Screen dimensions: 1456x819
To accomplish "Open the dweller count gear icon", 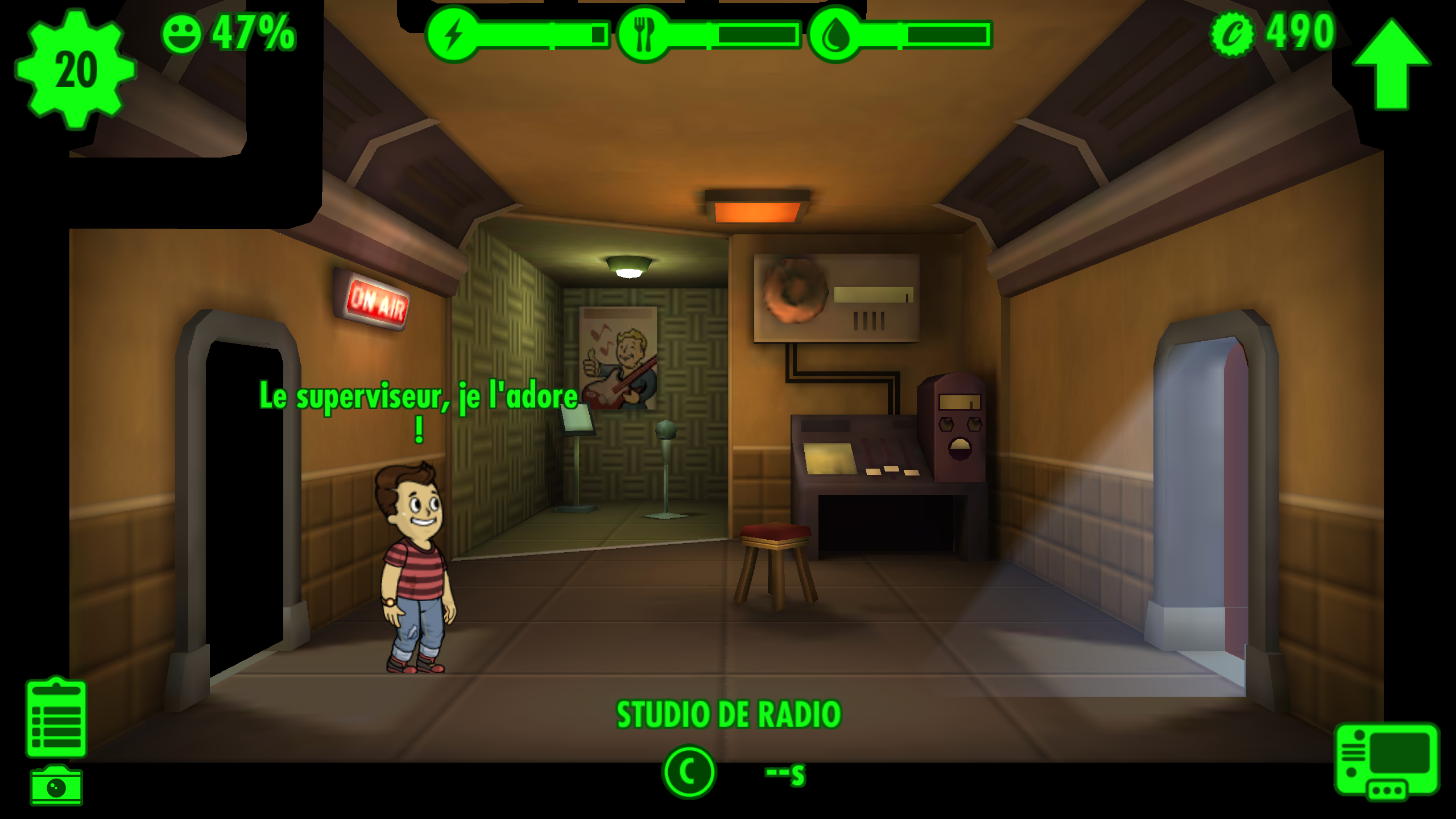I will [x=75, y=69].
